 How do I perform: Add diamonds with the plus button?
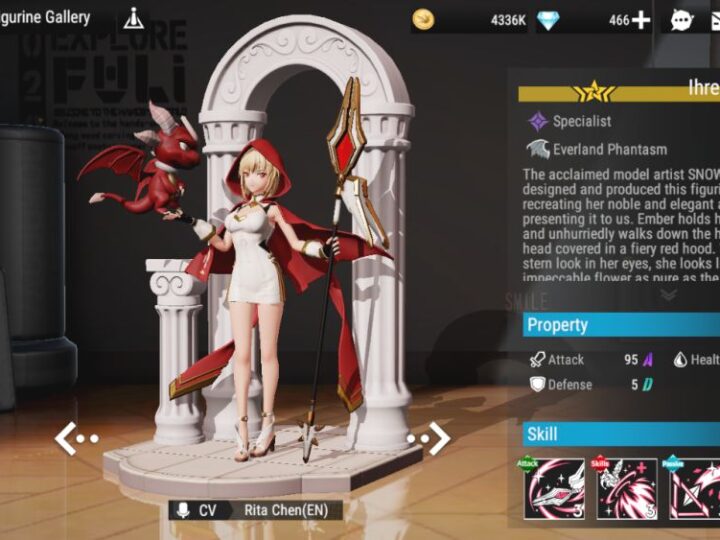[641, 19]
